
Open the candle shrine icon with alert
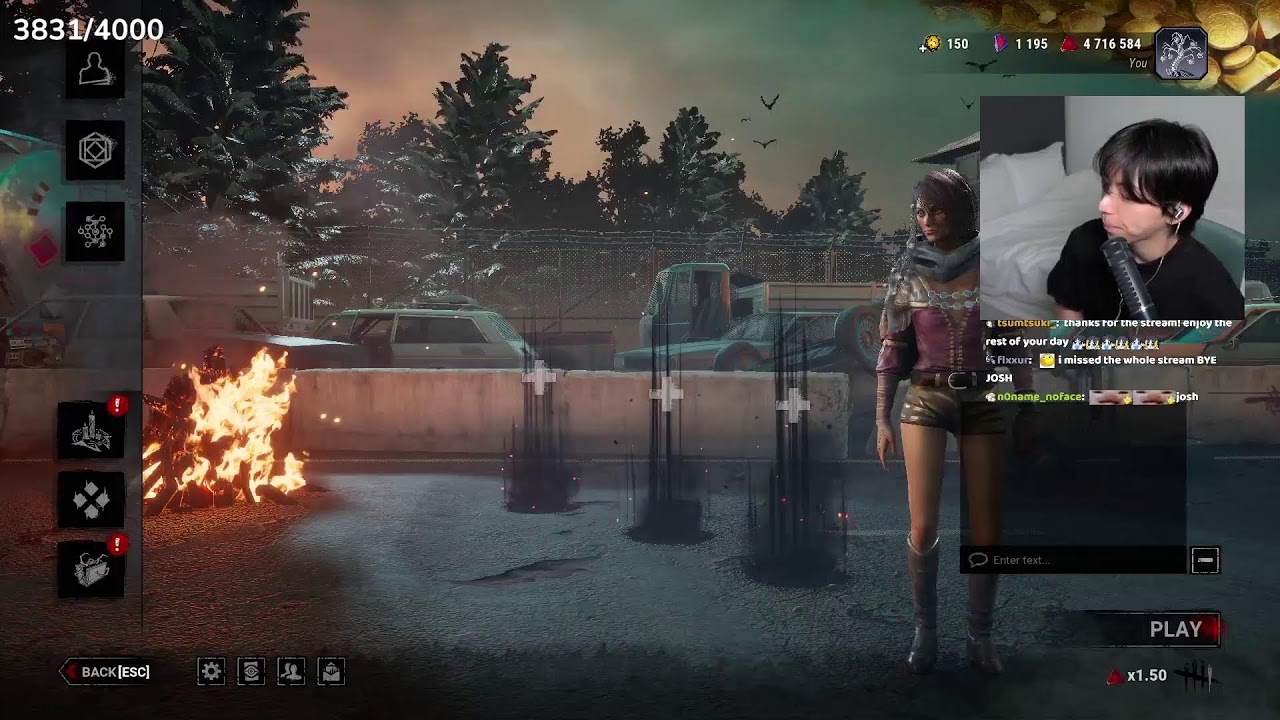coord(91,431)
